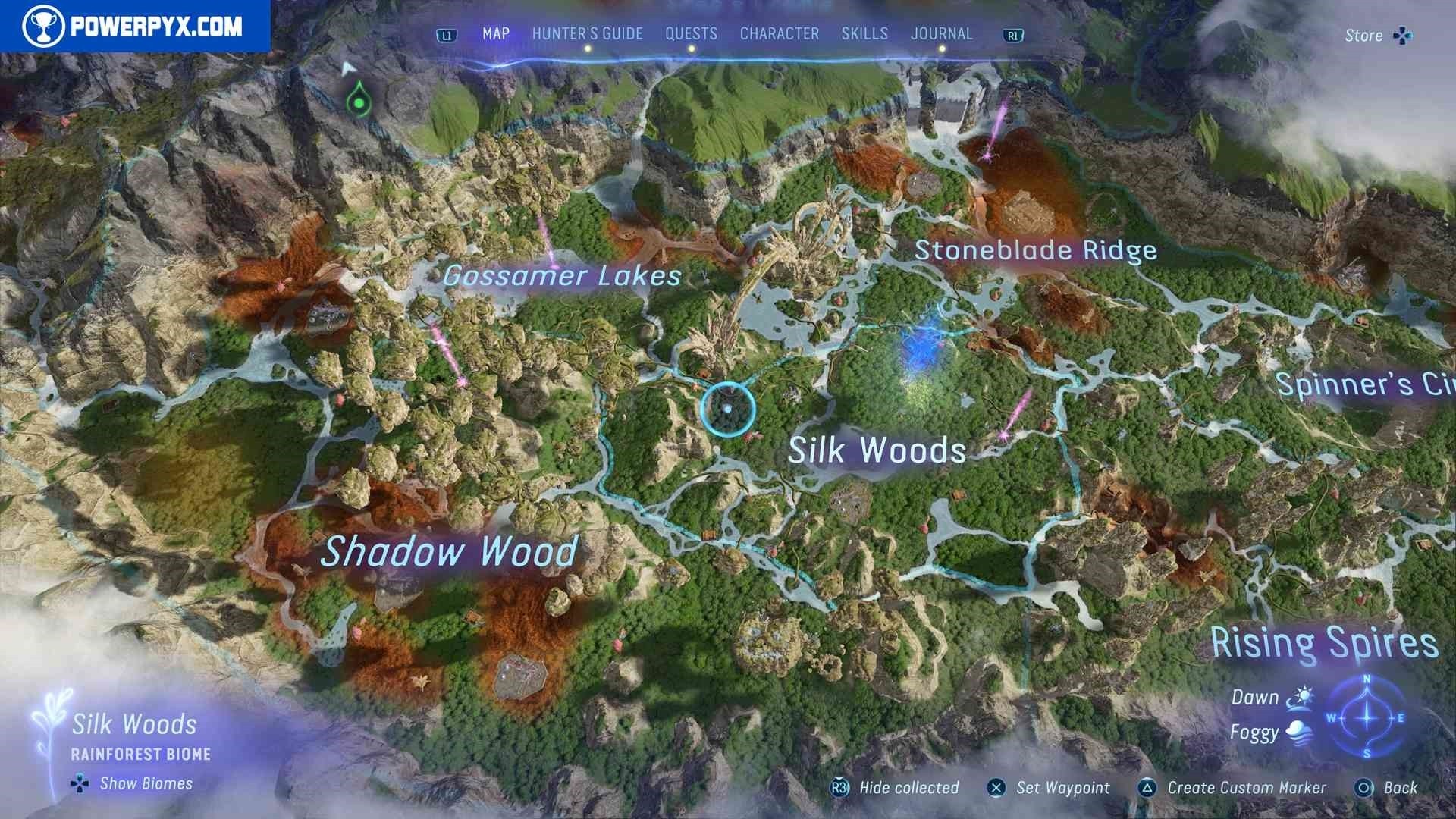
Task: Choose the Gossamer Lakes region label
Action: click(x=562, y=276)
